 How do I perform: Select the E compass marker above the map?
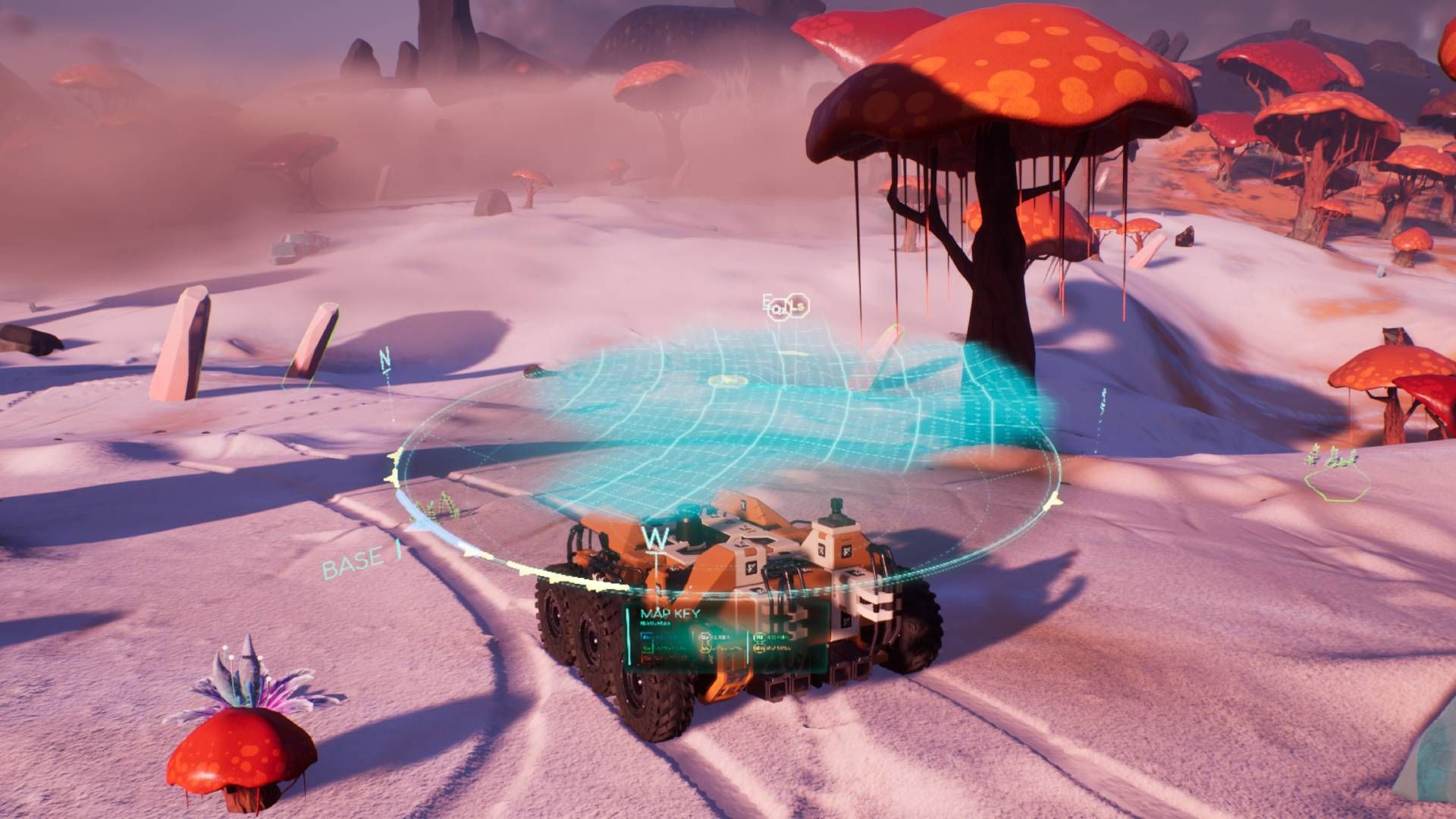coord(765,301)
